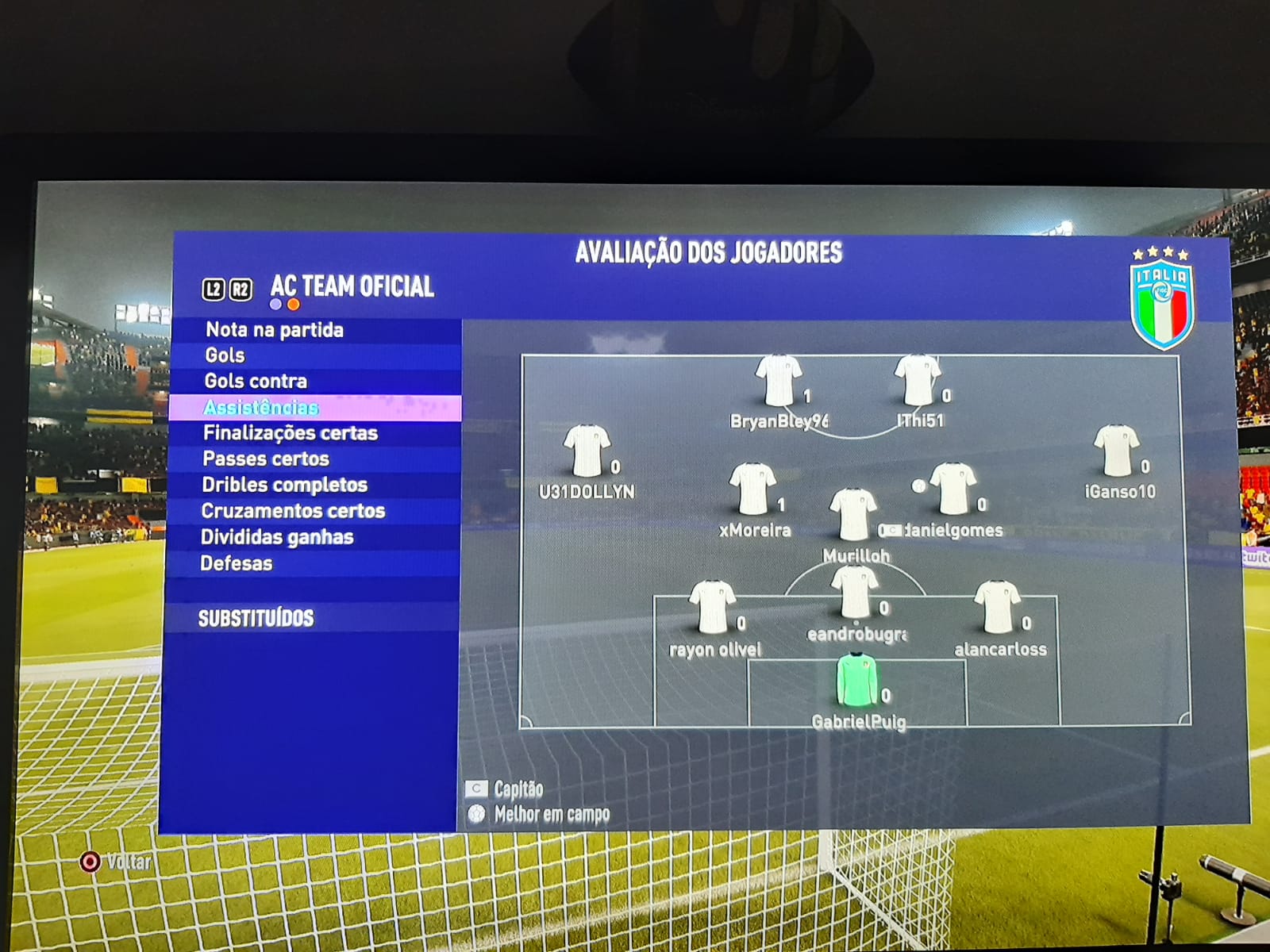Choose the Gols stat entry
Viewport: 1270px width, 952px height.
point(225,355)
